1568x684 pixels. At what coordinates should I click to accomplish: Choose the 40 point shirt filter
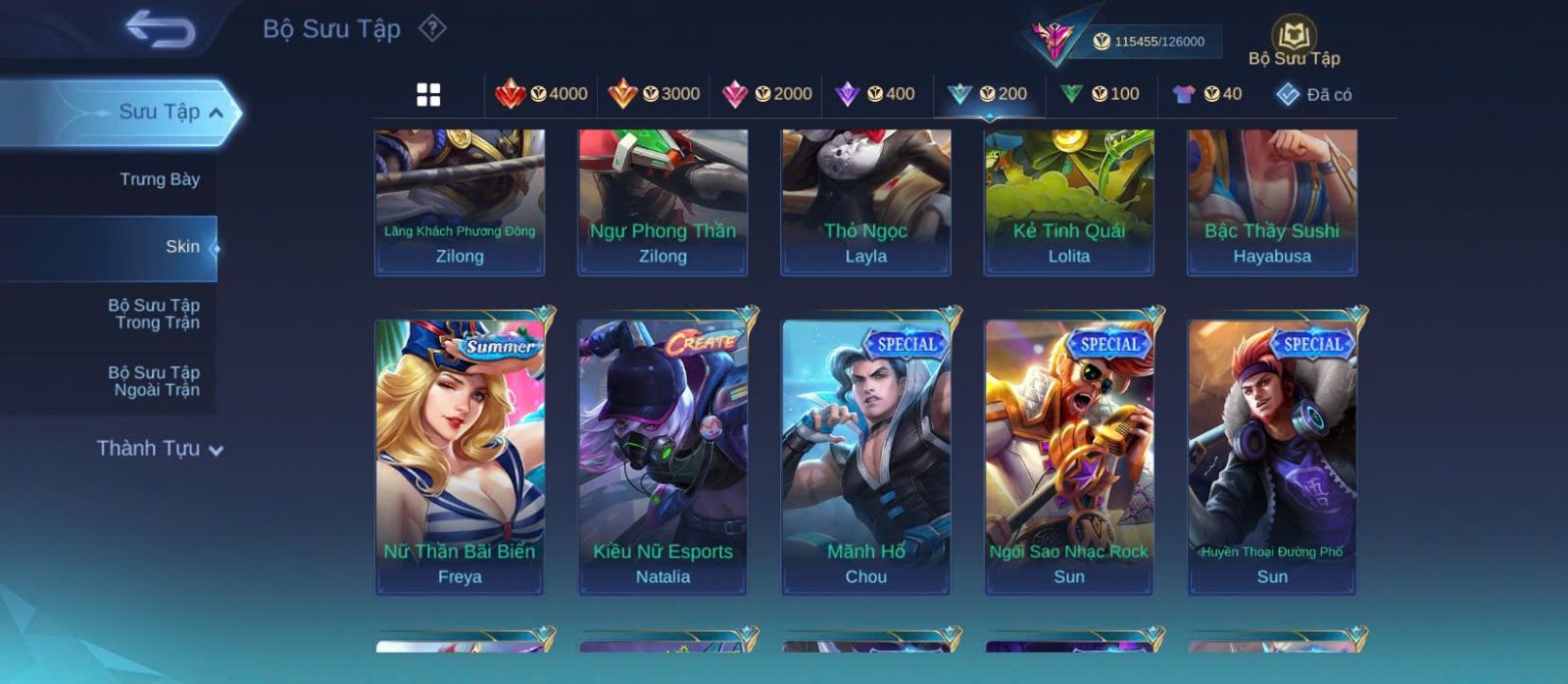click(1207, 94)
